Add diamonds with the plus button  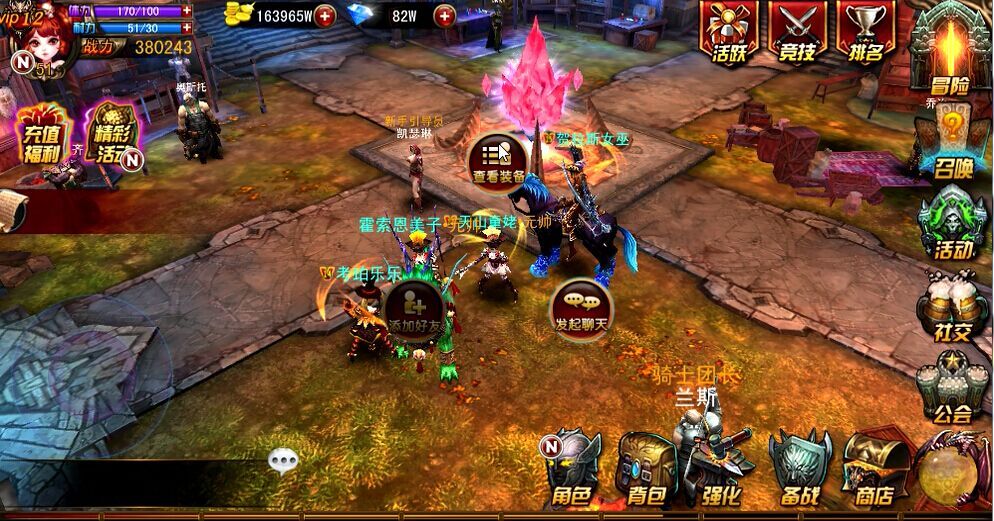point(445,16)
